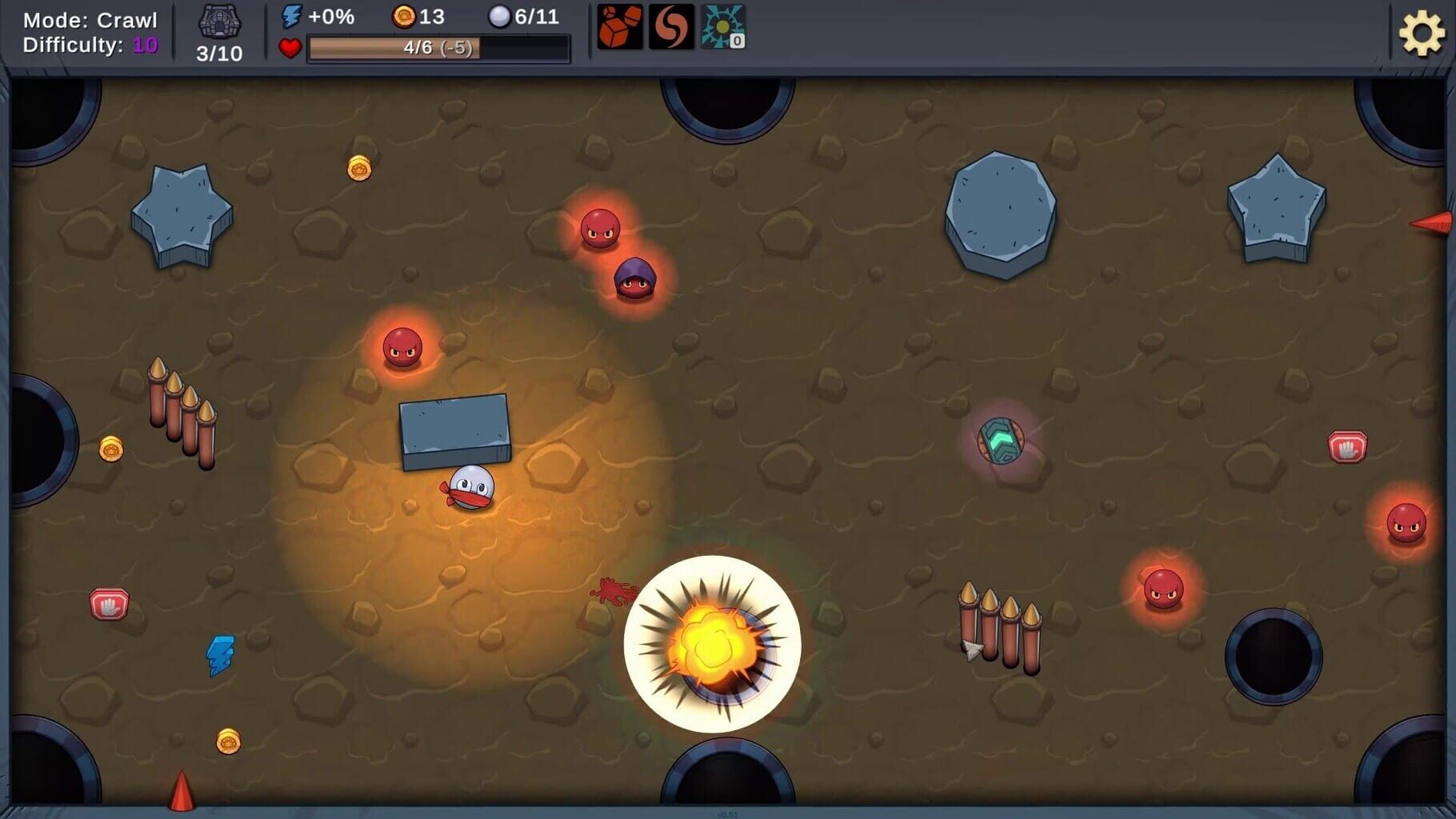
Task: Click the frost burst ability showing 0 charges
Action: [x=722, y=30]
